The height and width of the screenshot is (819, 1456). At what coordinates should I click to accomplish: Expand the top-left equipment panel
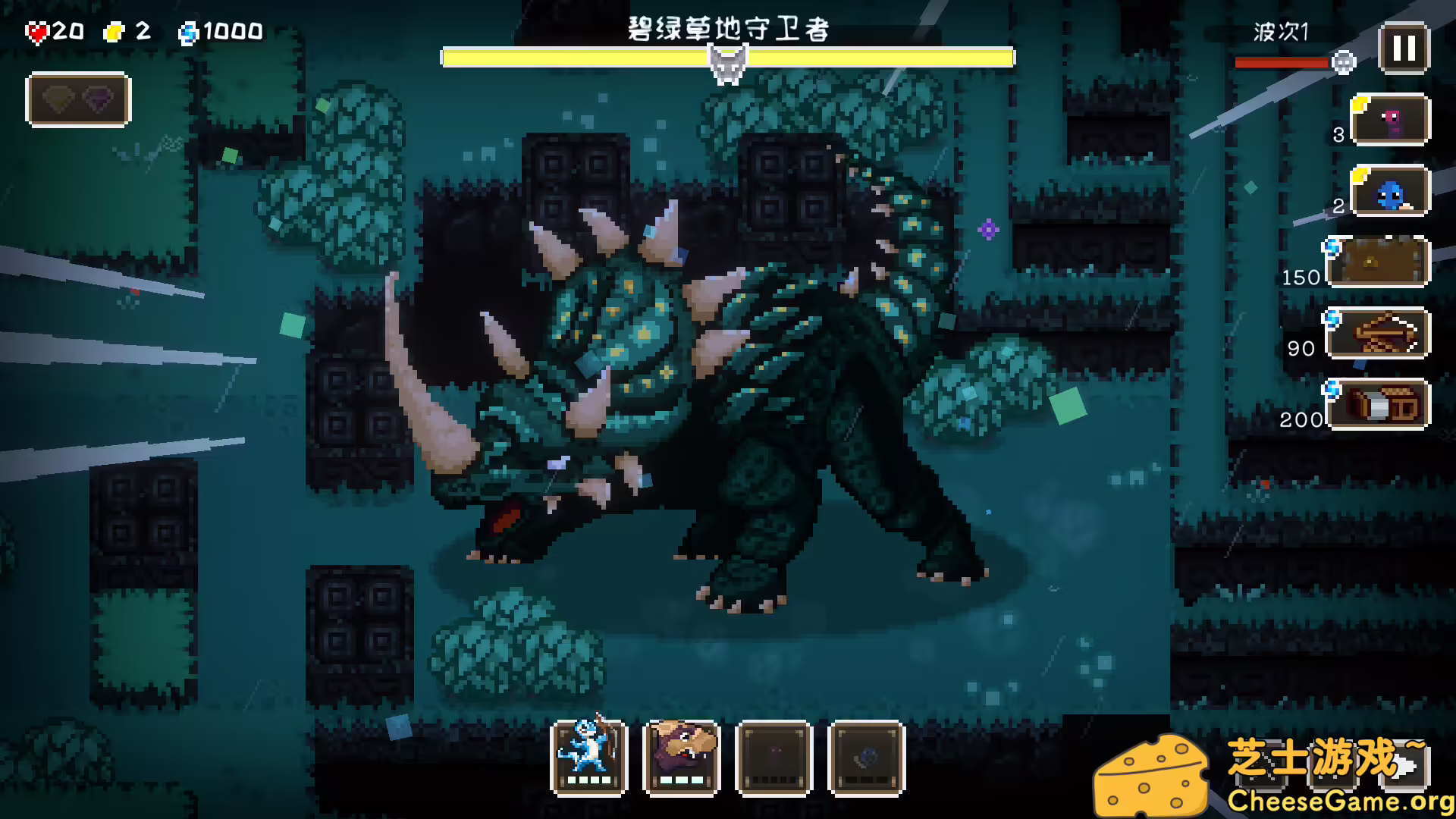78,101
